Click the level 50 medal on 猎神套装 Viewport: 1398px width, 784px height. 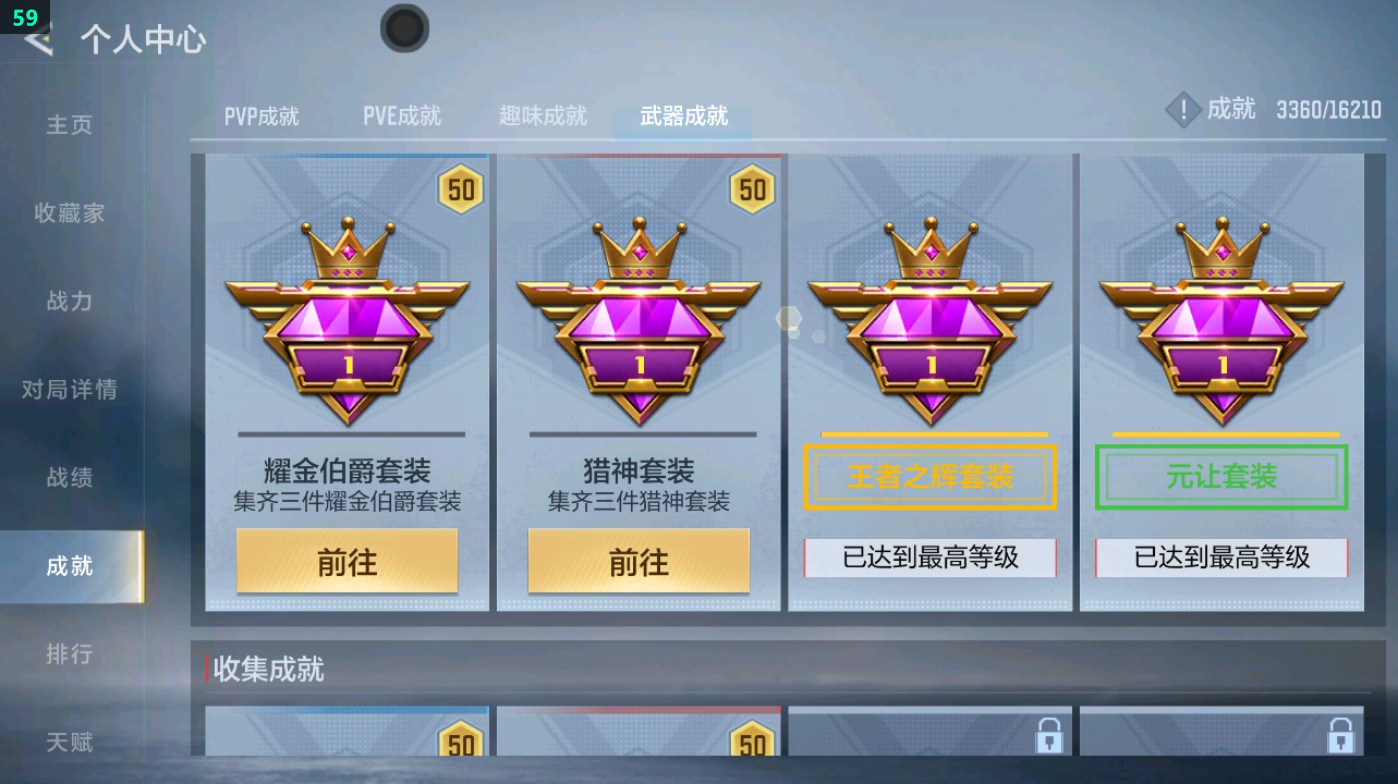[754, 189]
